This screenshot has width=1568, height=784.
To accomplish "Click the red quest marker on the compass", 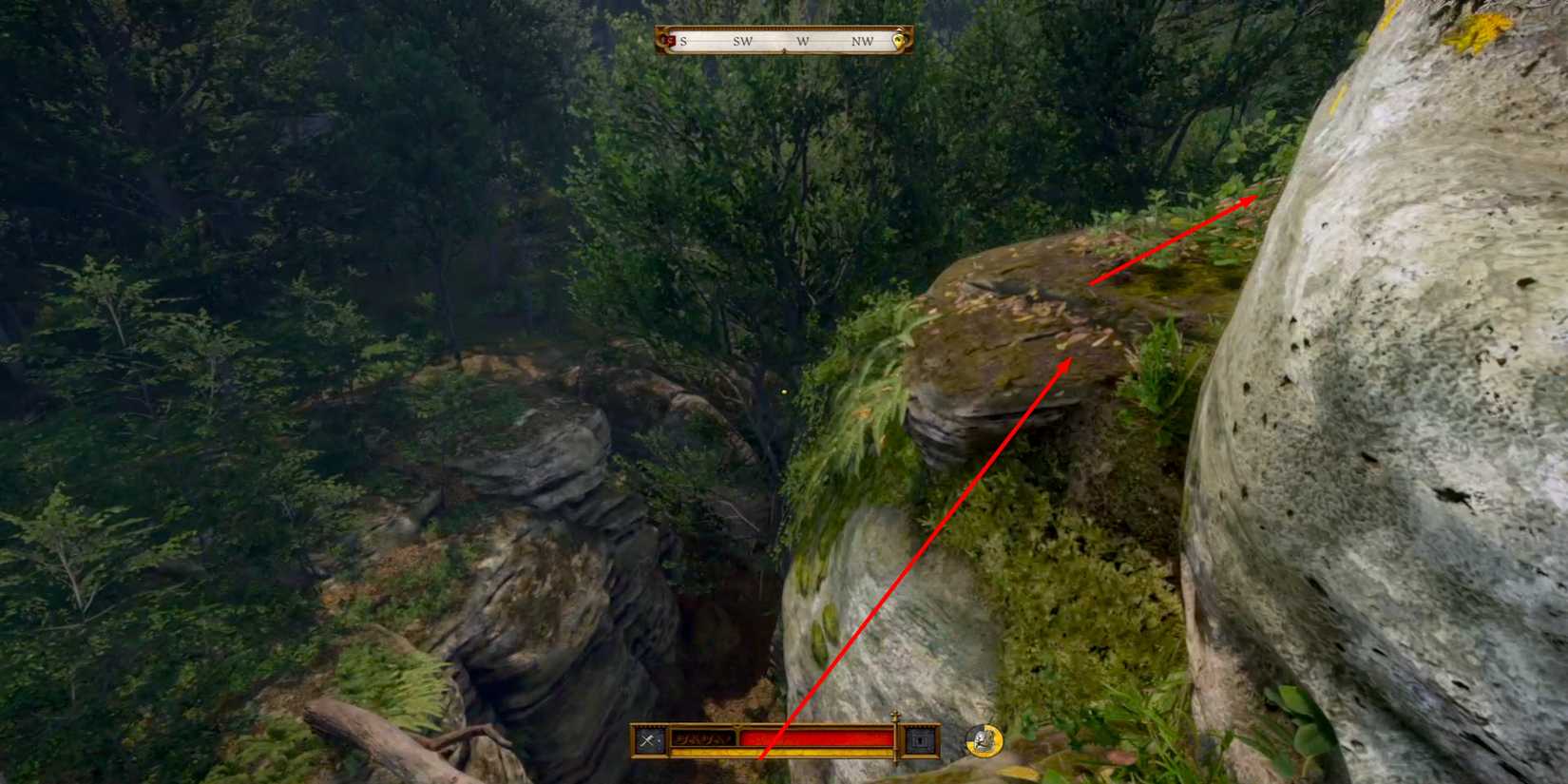I will [x=671, y=41].
